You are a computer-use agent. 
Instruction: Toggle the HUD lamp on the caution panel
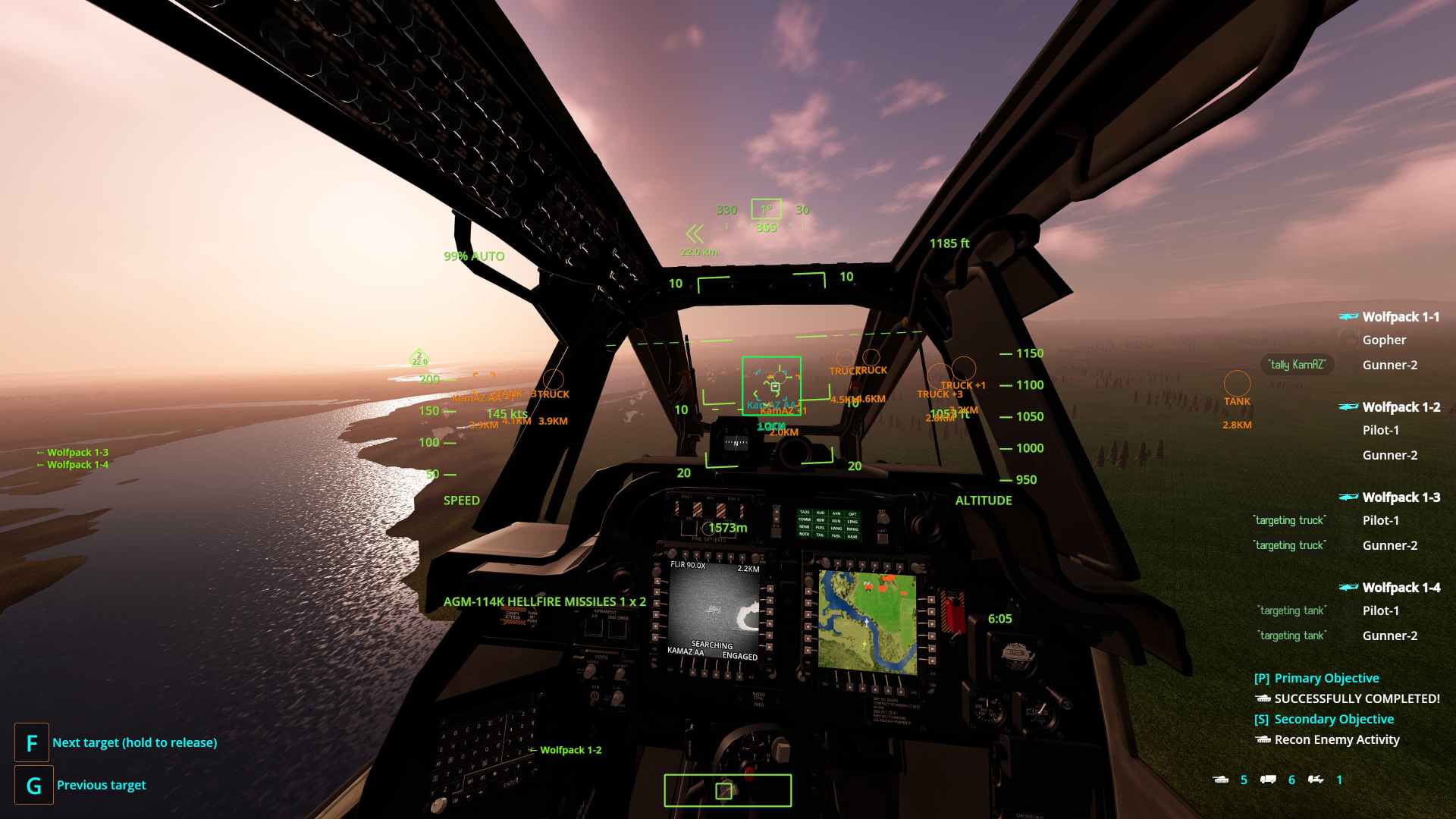point(821,513)
